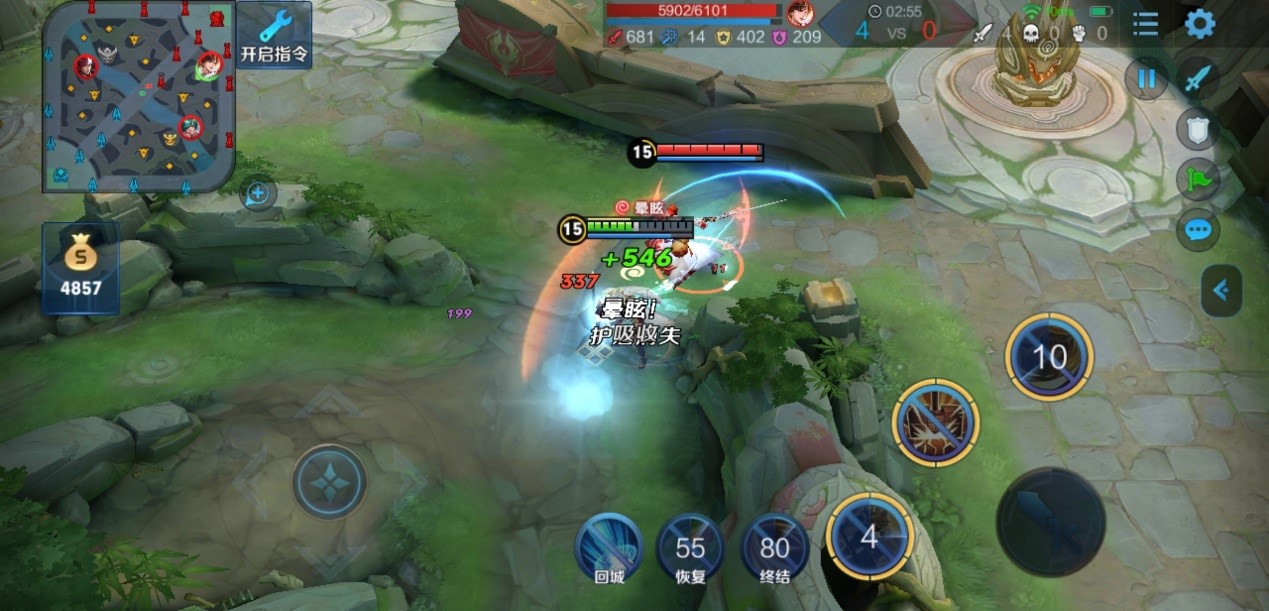
Task: Send the sword attack signal
Action: pos(1197,78)
